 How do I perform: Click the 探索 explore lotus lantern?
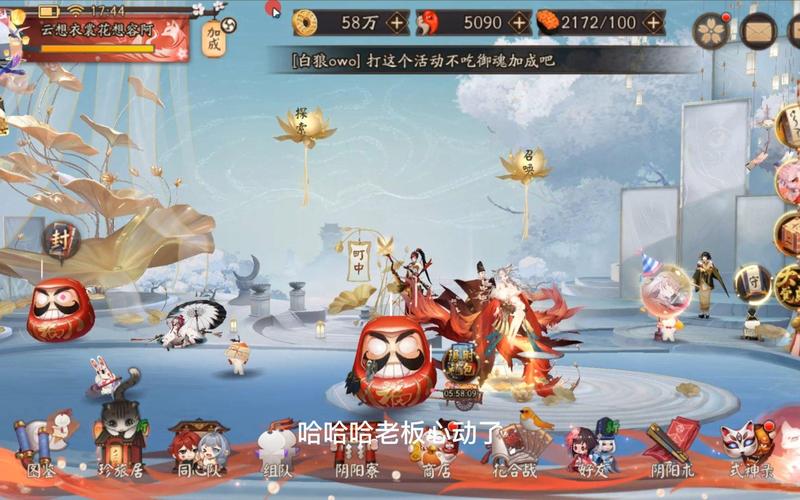[305, 126]
